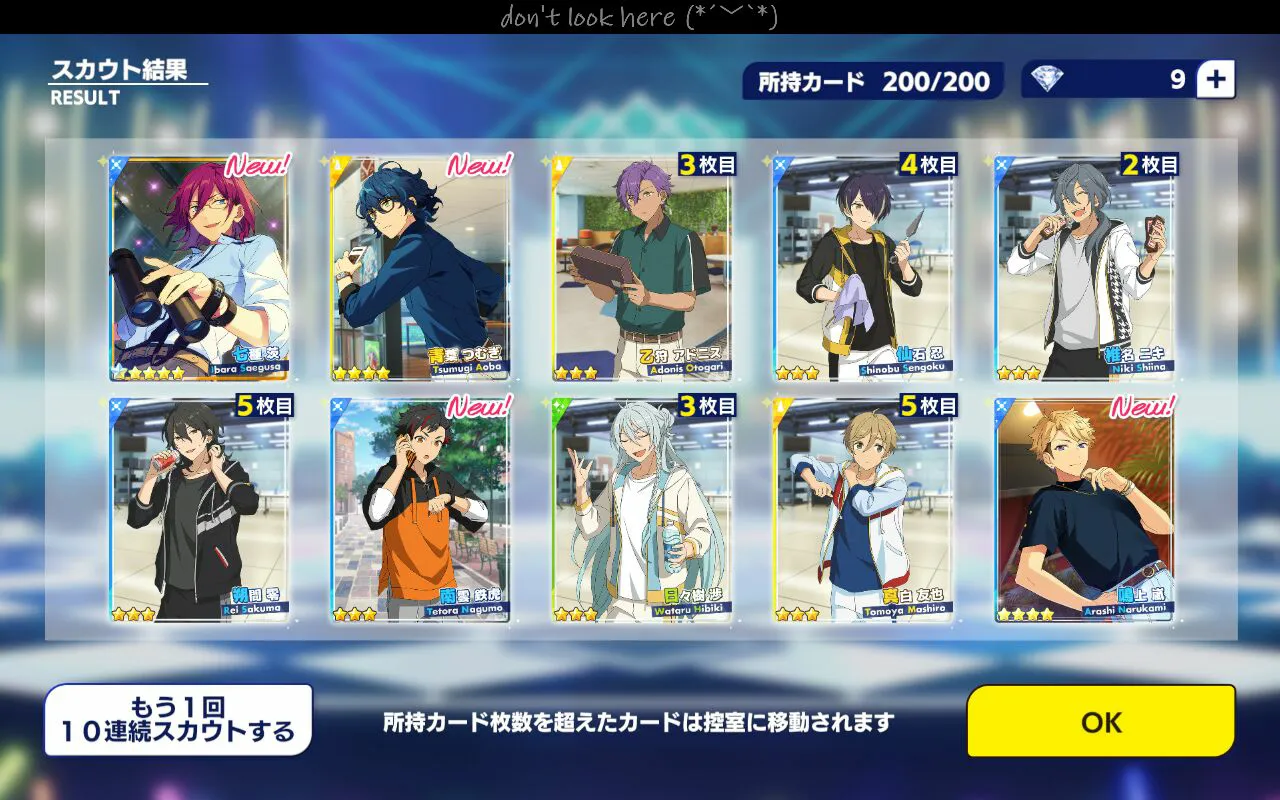
Task: Scout ten more times with もう1回 button
Action: [x=178, y=720]
